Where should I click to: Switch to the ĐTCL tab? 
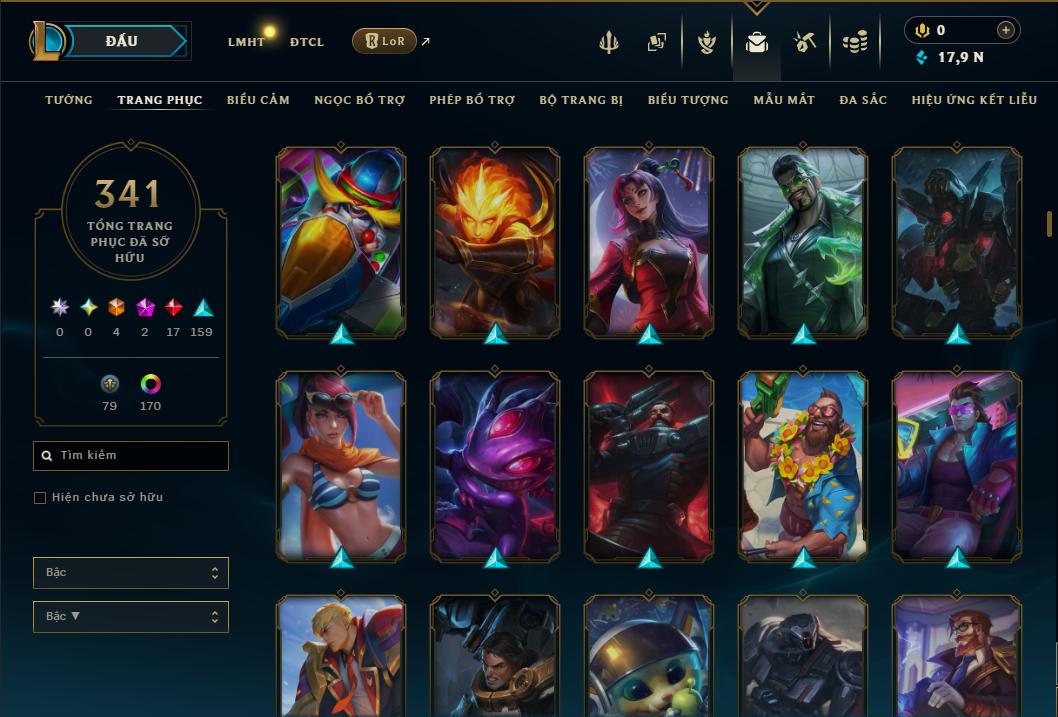point(307,42)
